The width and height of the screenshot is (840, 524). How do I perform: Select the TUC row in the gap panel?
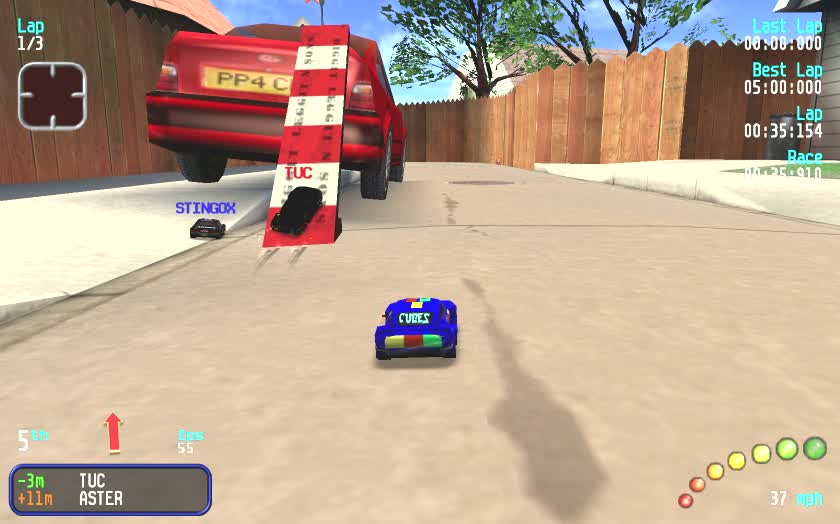coord(110,481)
